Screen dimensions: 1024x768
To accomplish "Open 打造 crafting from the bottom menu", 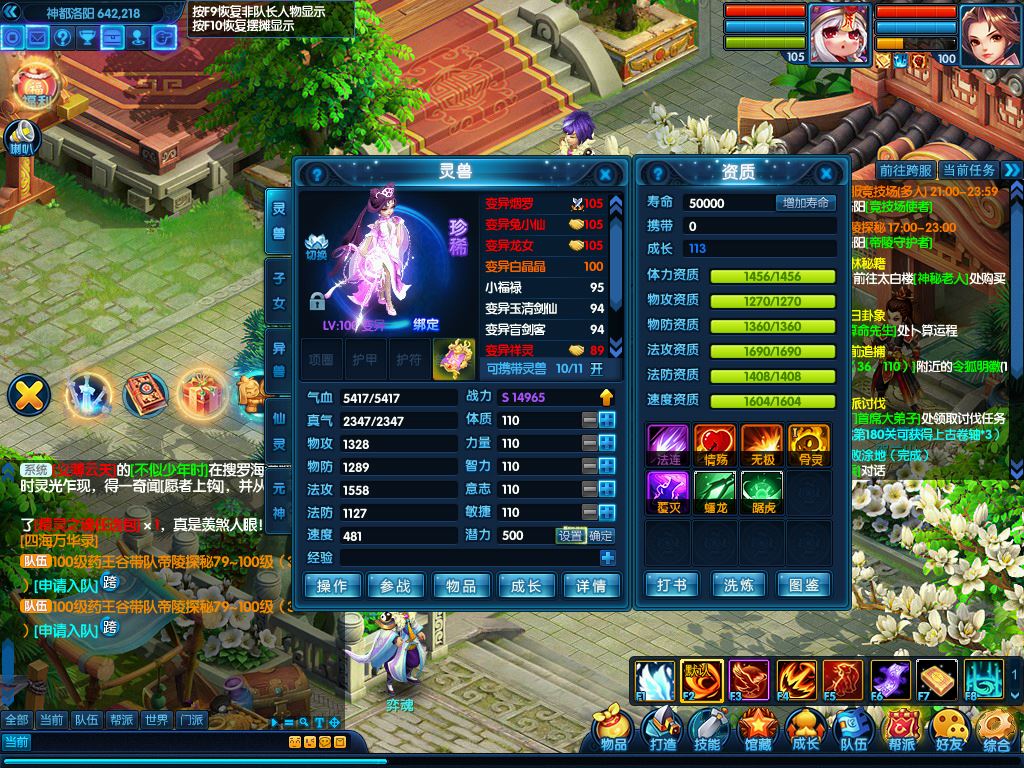I will click(x=662, y=729).
